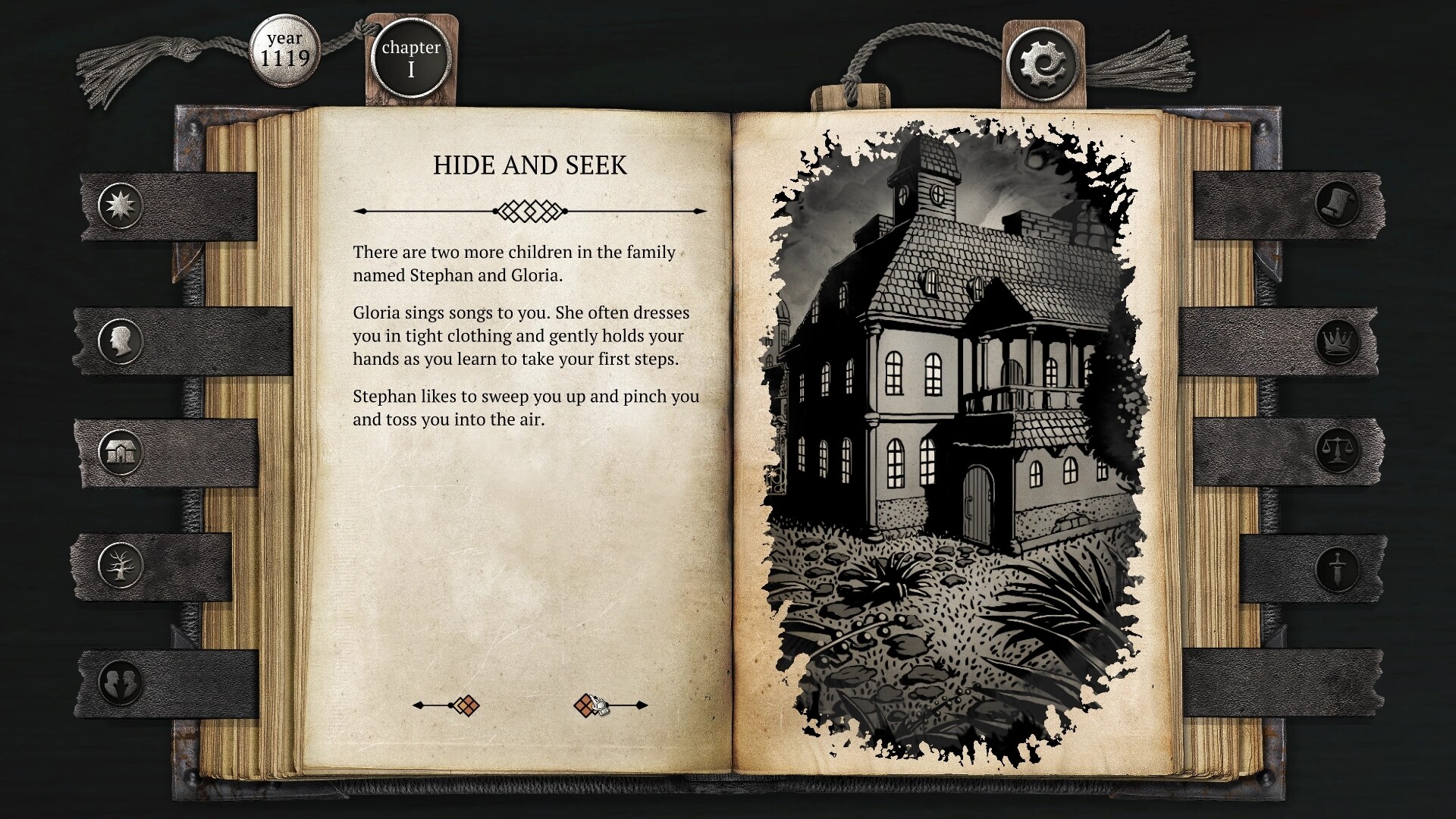Open the crown tab
Screen dimensions: 1456x819
[1337, 340]
